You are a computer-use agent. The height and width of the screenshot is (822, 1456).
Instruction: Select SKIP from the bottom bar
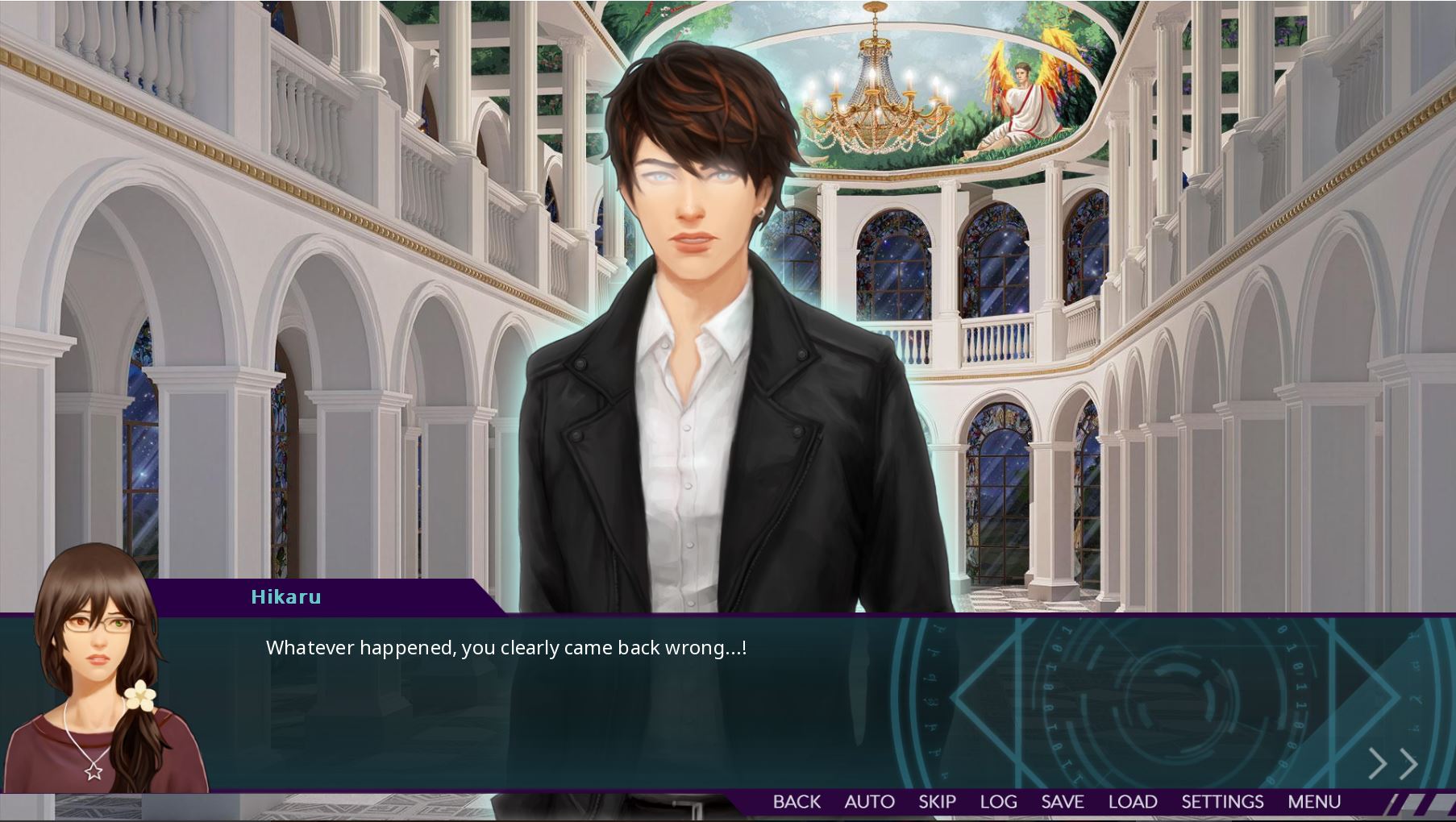click(x=938, y=801)
